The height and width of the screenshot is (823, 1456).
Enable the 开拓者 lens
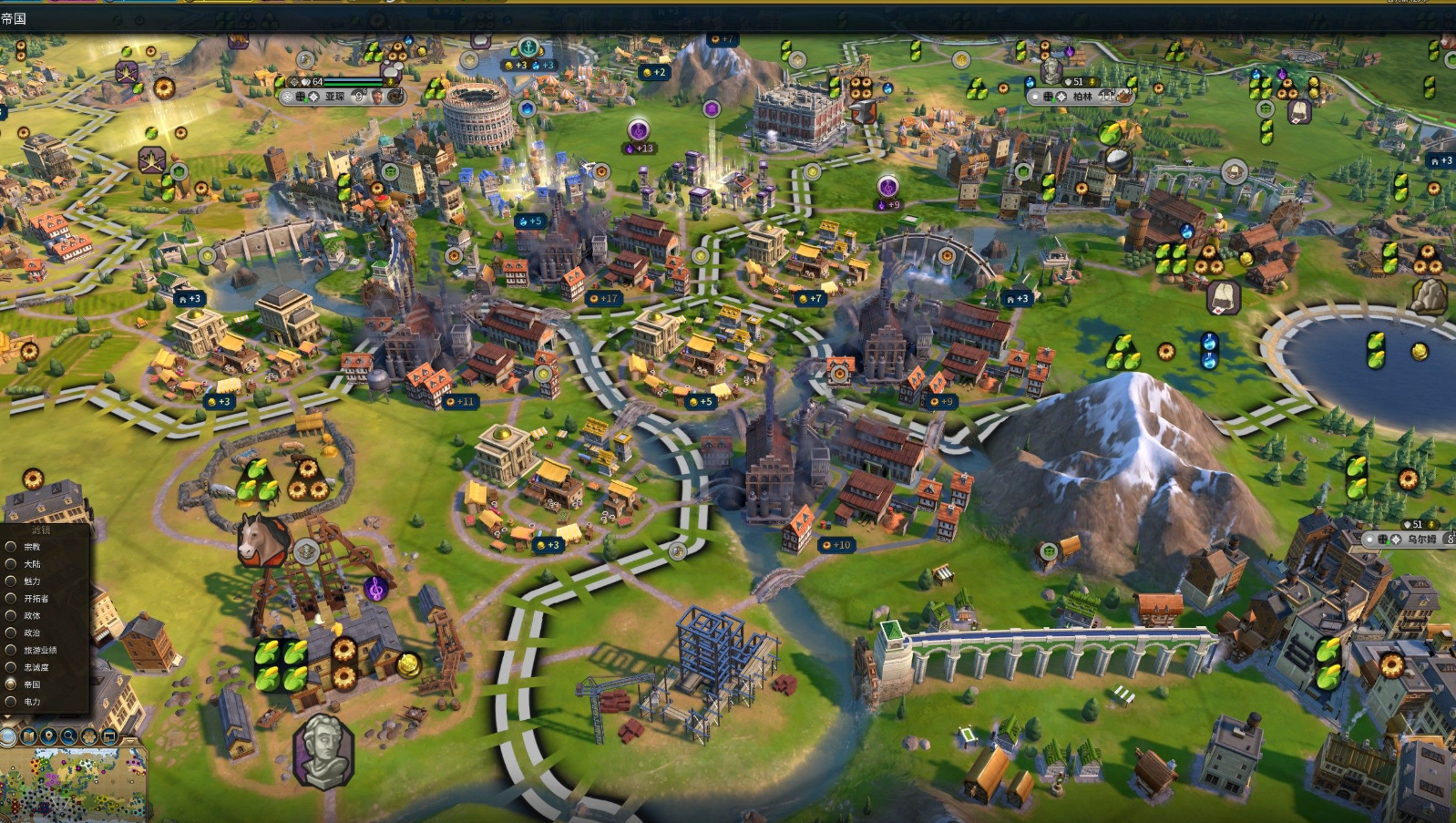12,599
